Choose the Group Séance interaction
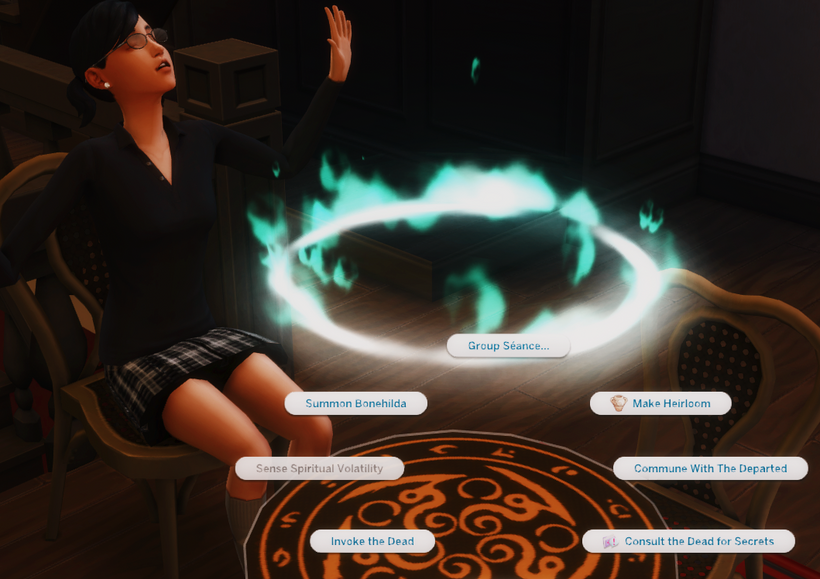820x579 pixels. pyautogui.click(x=508, y=346)
